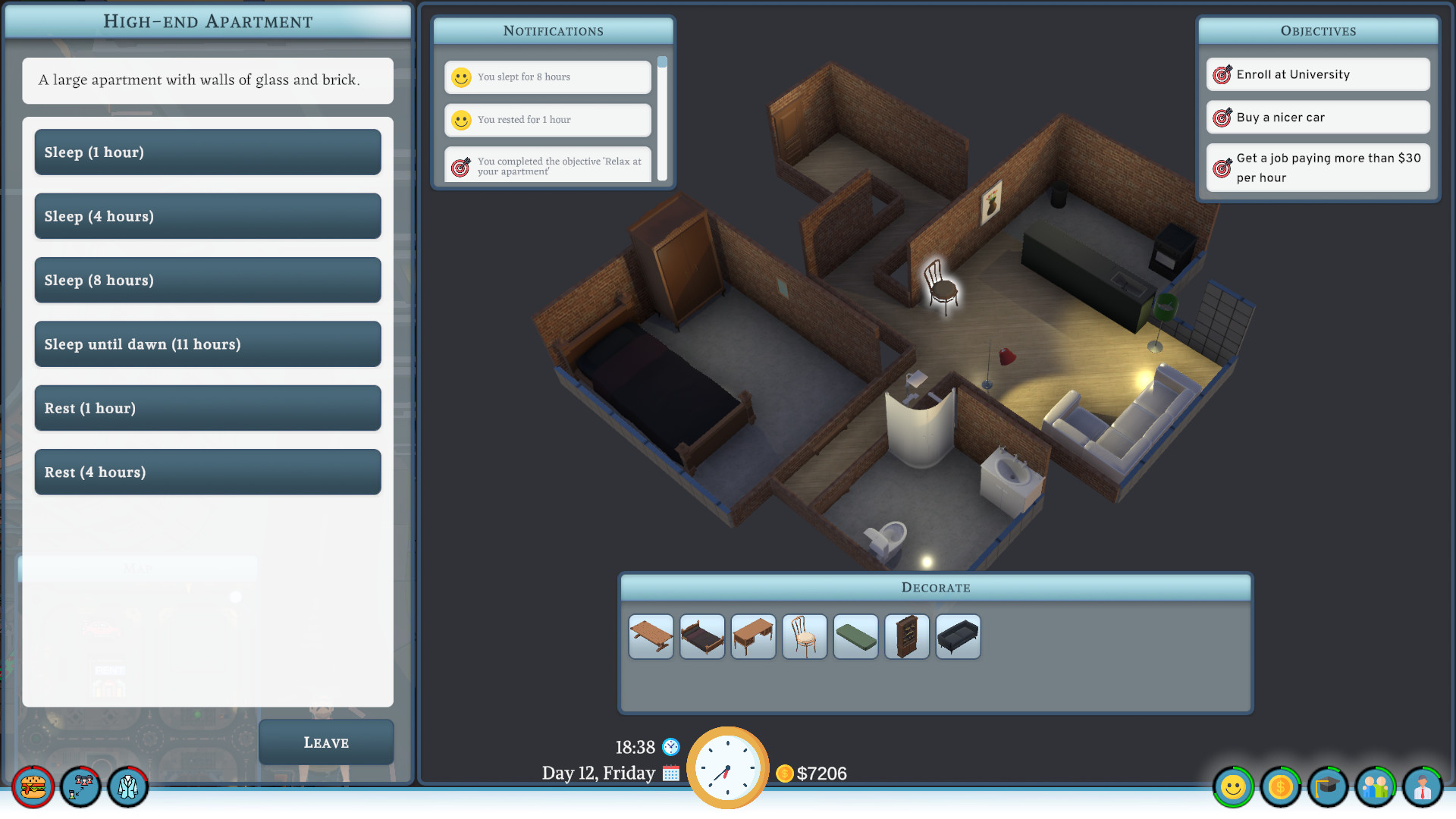Click the Sleep (8 hours) option
The width and height of the screenshot is (1456, 819).
pos(207,280)
